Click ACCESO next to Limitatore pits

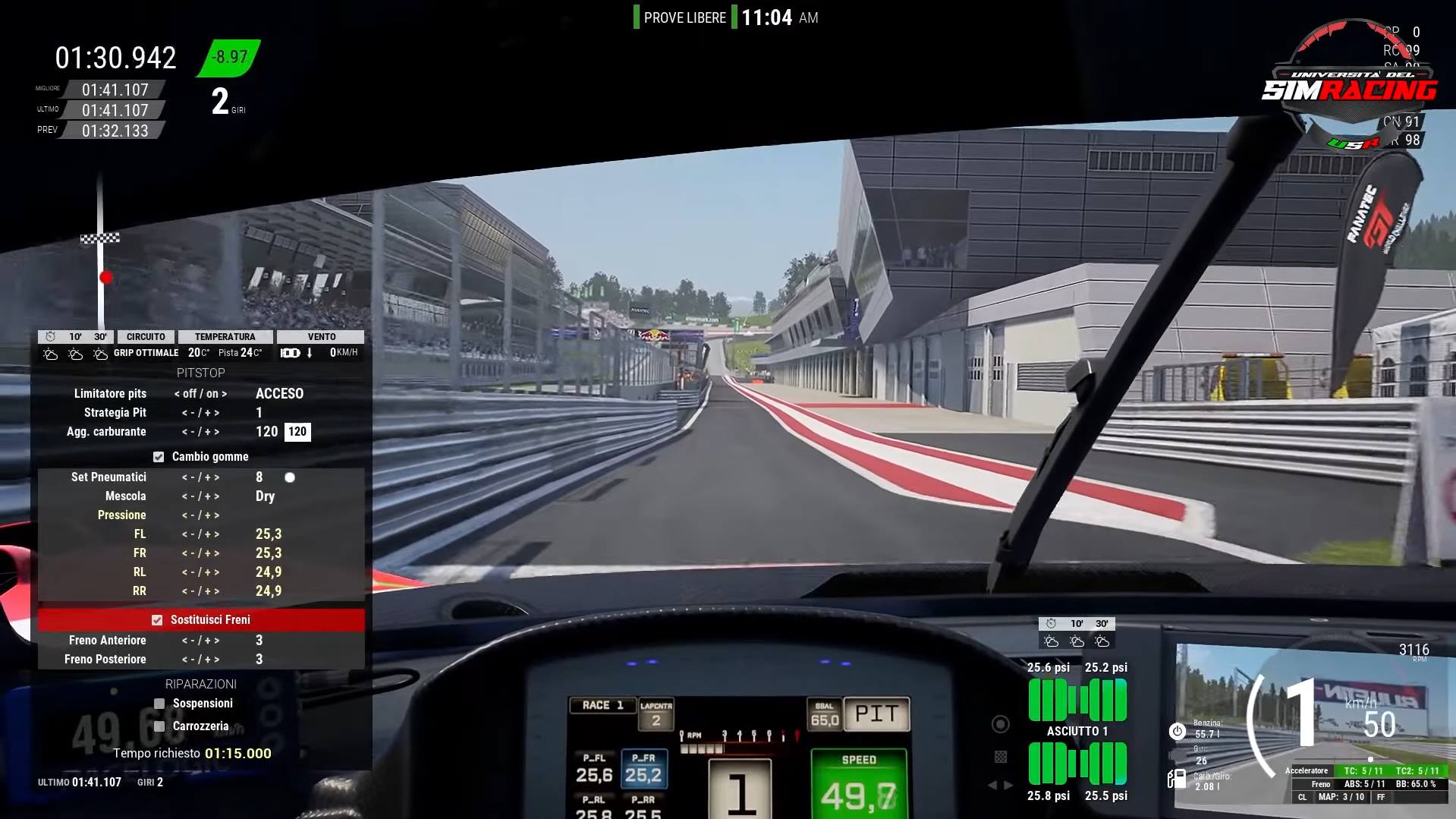[x=278, y=393]
